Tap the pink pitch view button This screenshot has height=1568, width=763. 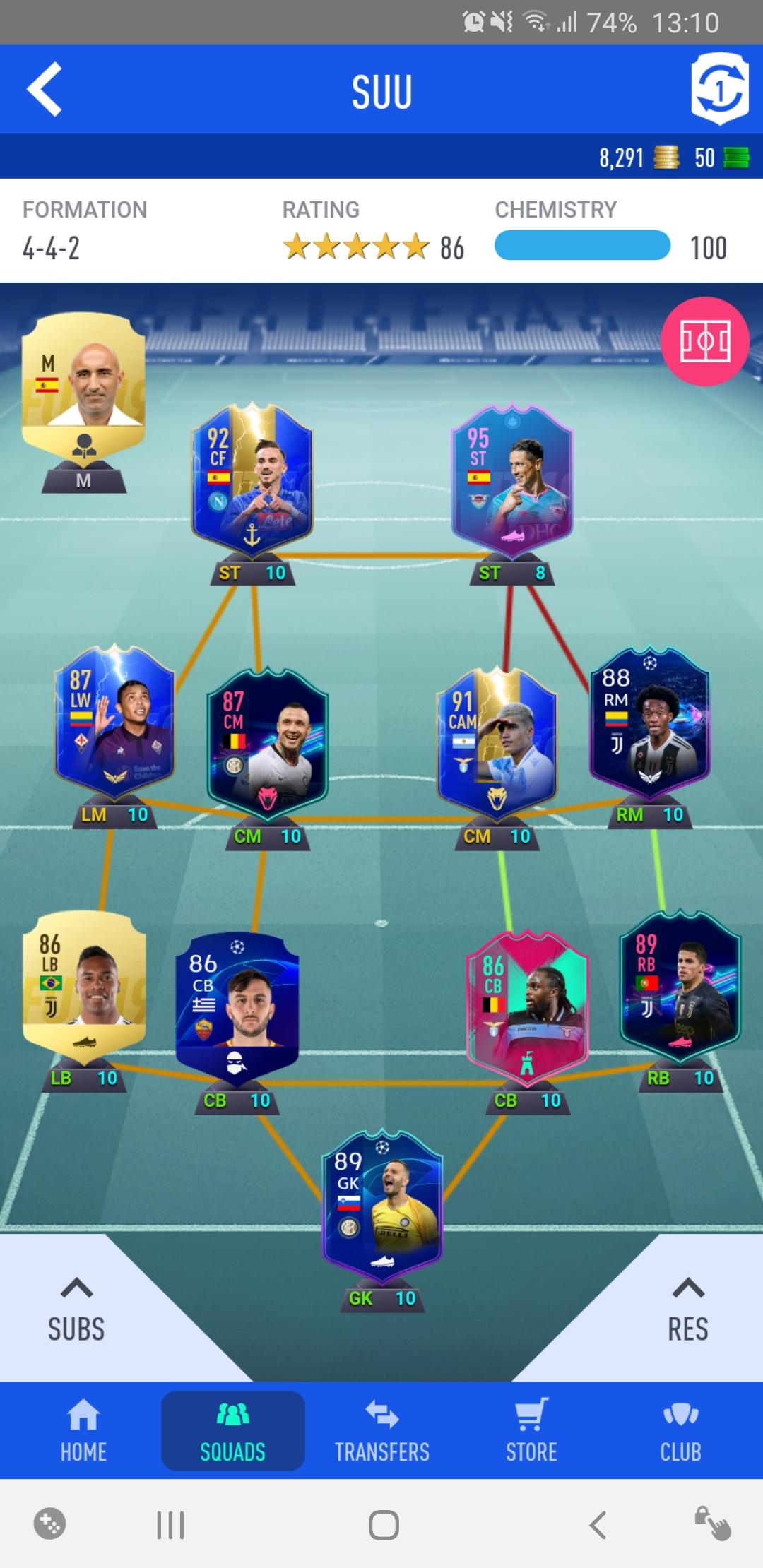tap(704, 342)
